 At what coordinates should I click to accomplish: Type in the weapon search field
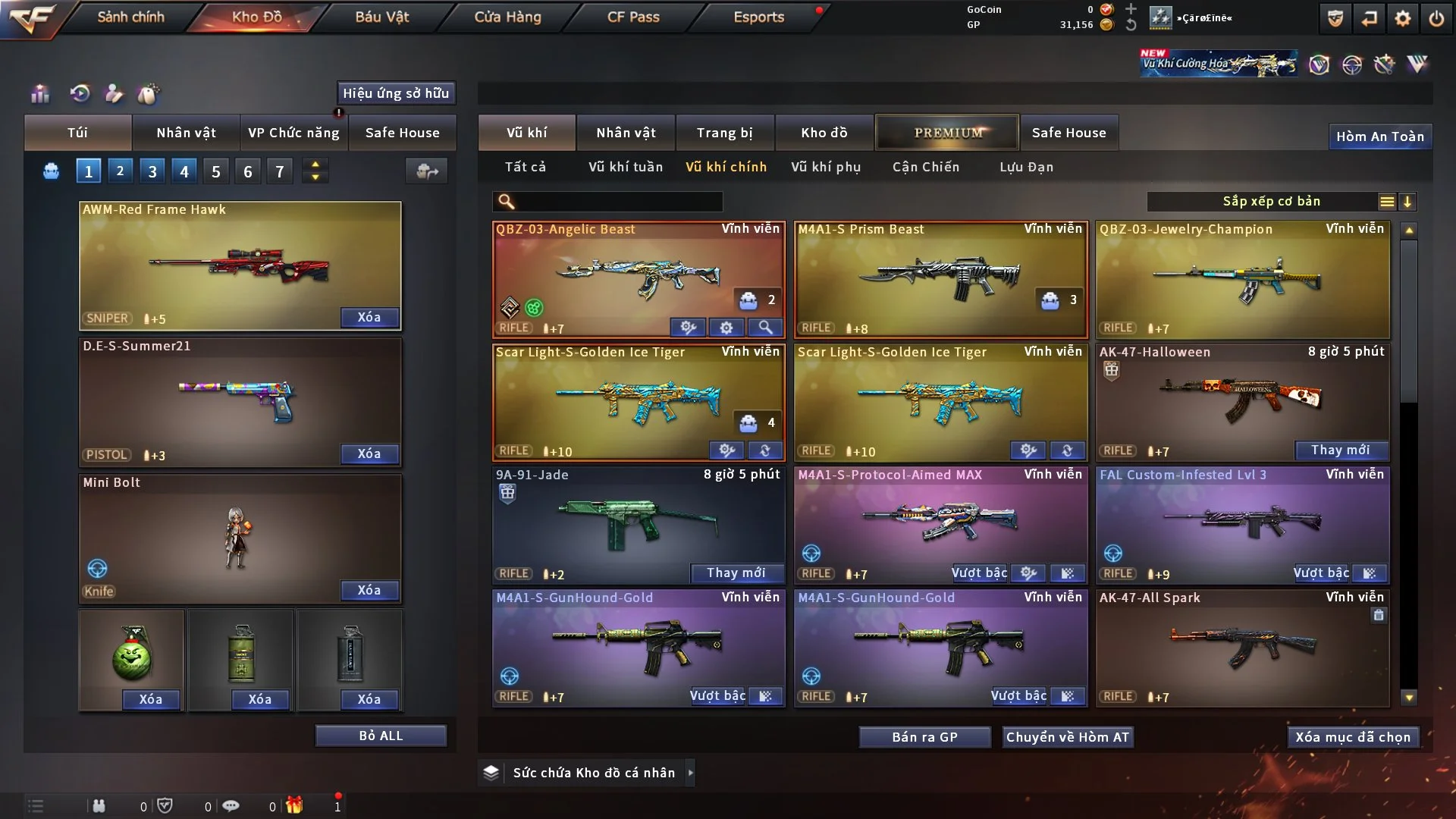click(618, 202)
